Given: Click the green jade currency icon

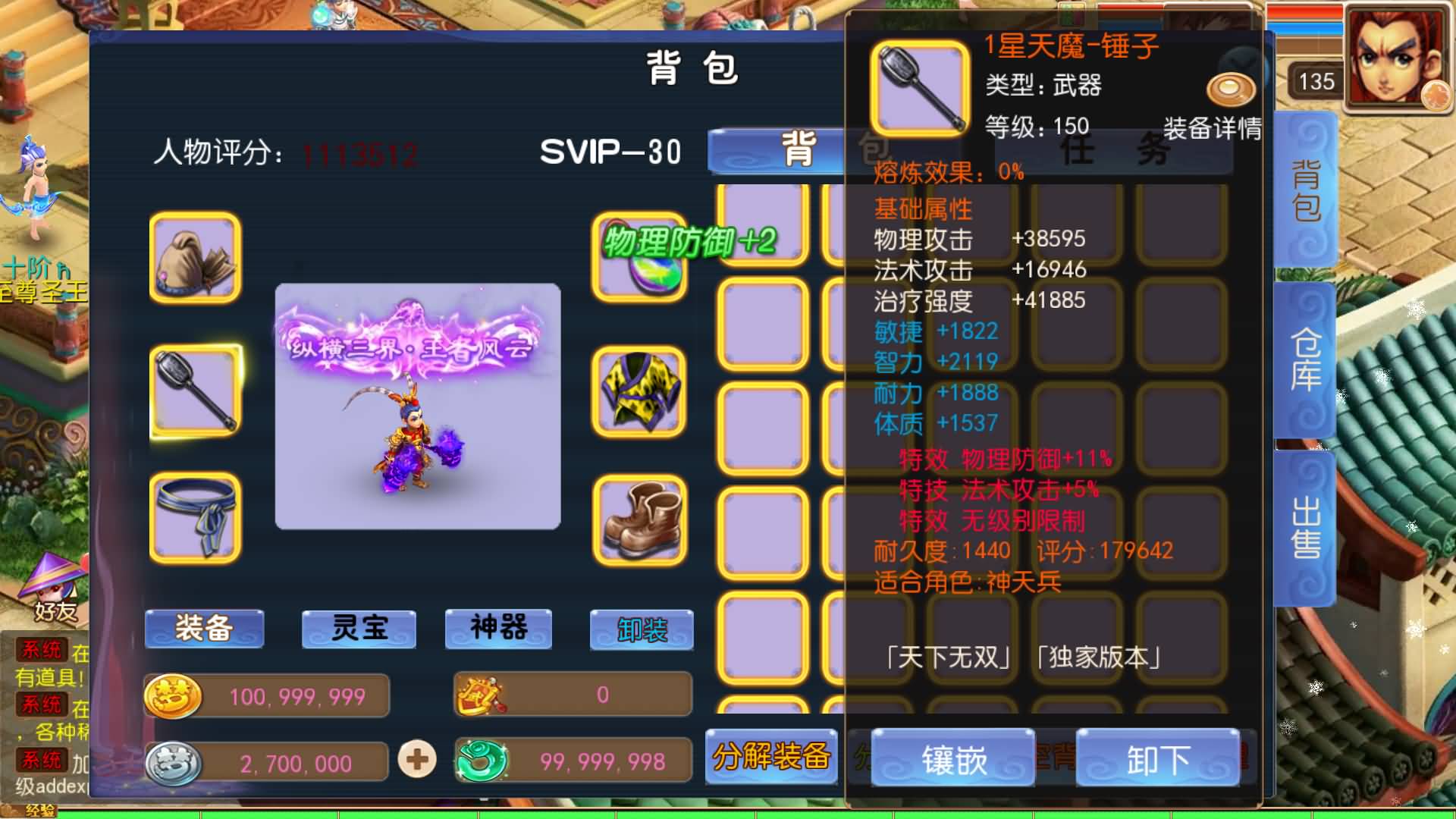Looking at the screenshot, I should [x=483, y=759].
